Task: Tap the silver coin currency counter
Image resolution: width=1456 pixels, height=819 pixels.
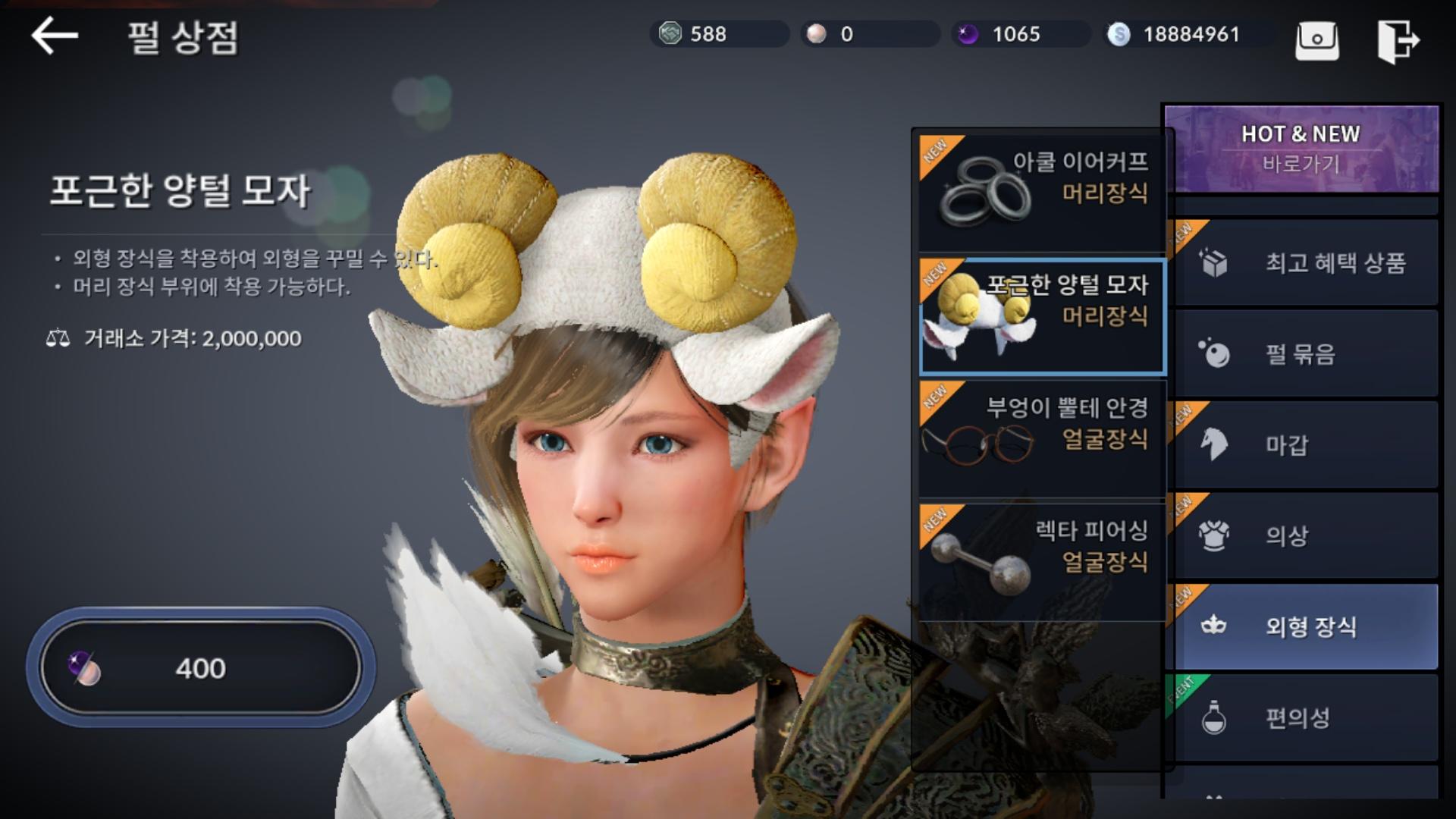Action: tap(1187, 34)
